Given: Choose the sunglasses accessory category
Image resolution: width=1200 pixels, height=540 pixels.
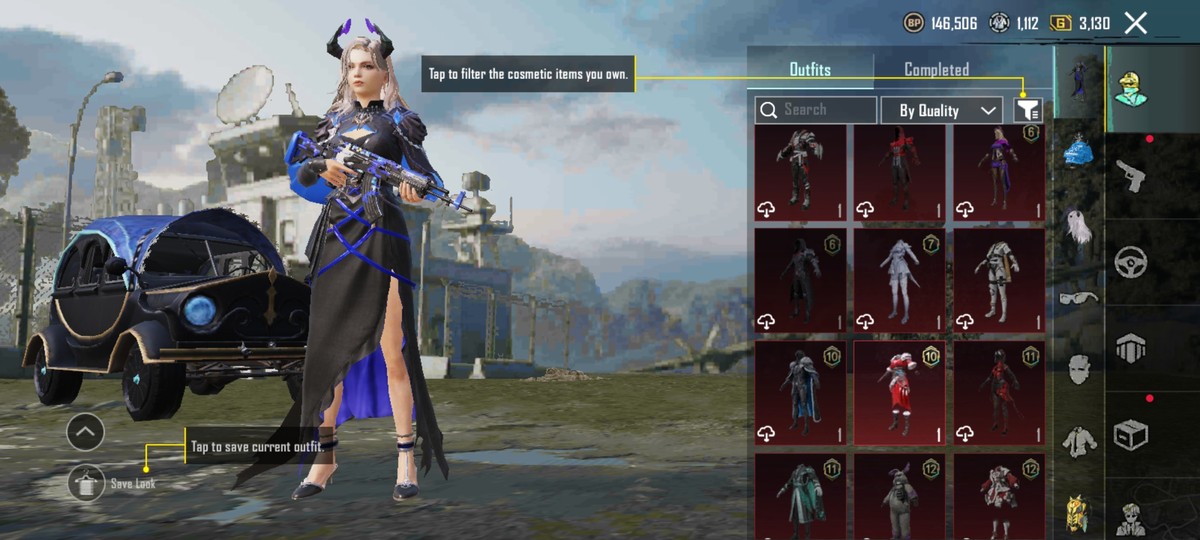Looking at the screenshot, I should point(1078,297).
